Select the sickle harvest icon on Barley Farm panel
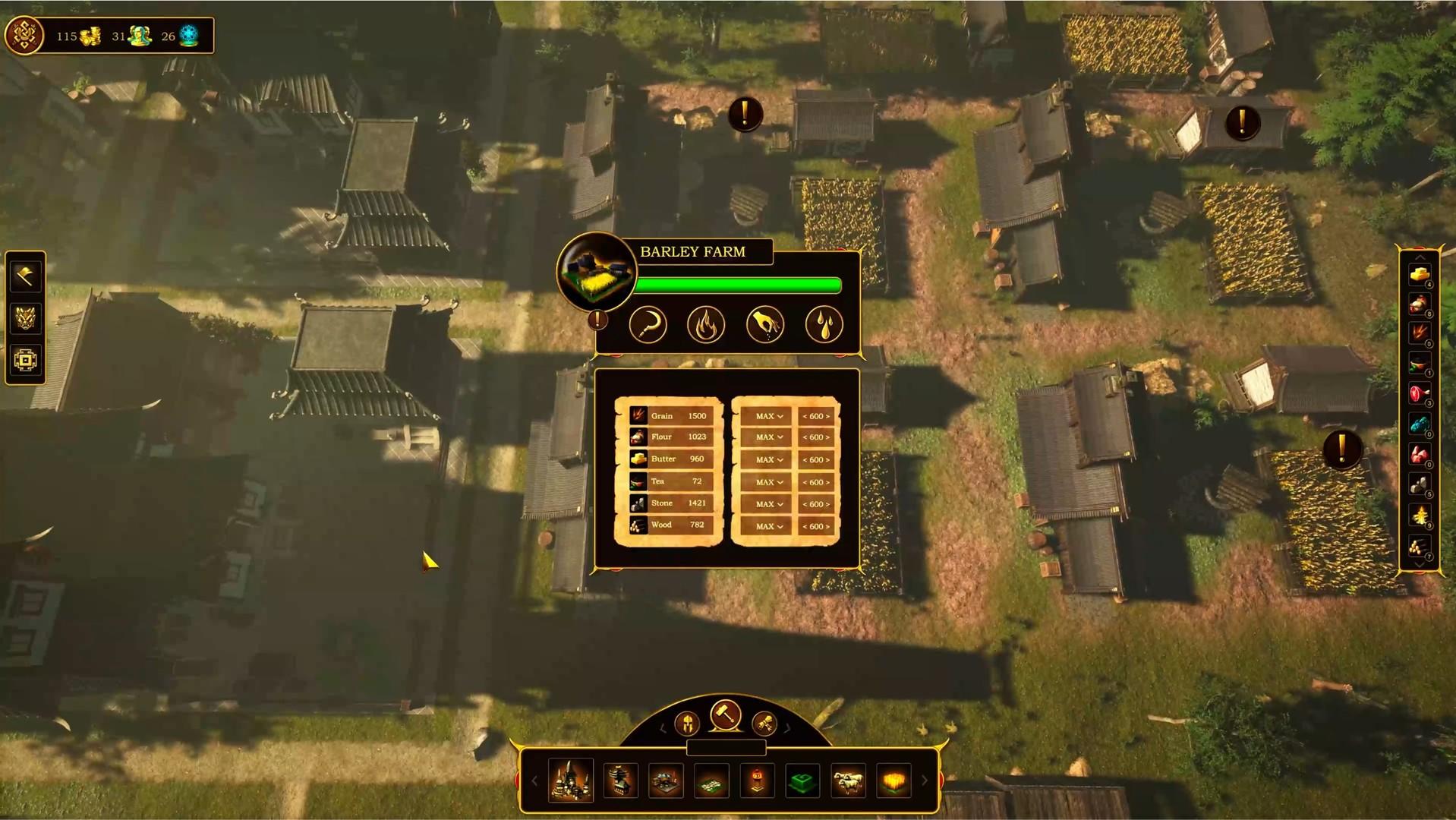Image resolution: width=1456 pixels, height=820 pixels. click(x=647, y=323)
